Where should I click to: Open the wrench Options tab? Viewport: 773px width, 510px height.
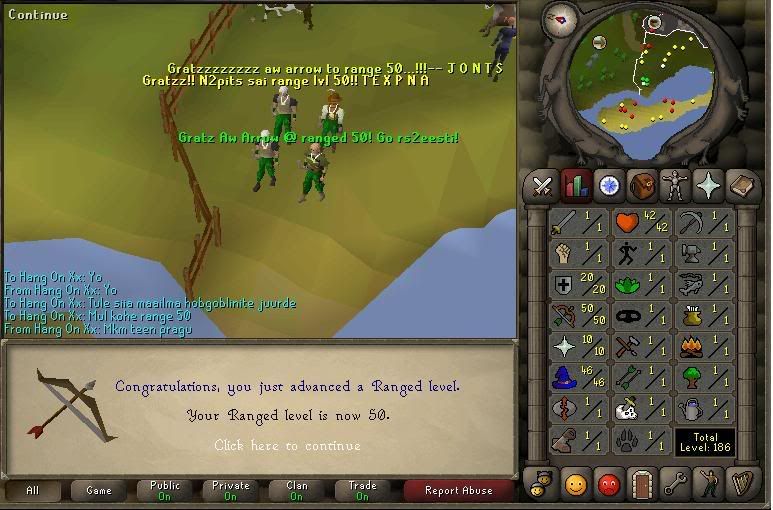coord(675,485)
